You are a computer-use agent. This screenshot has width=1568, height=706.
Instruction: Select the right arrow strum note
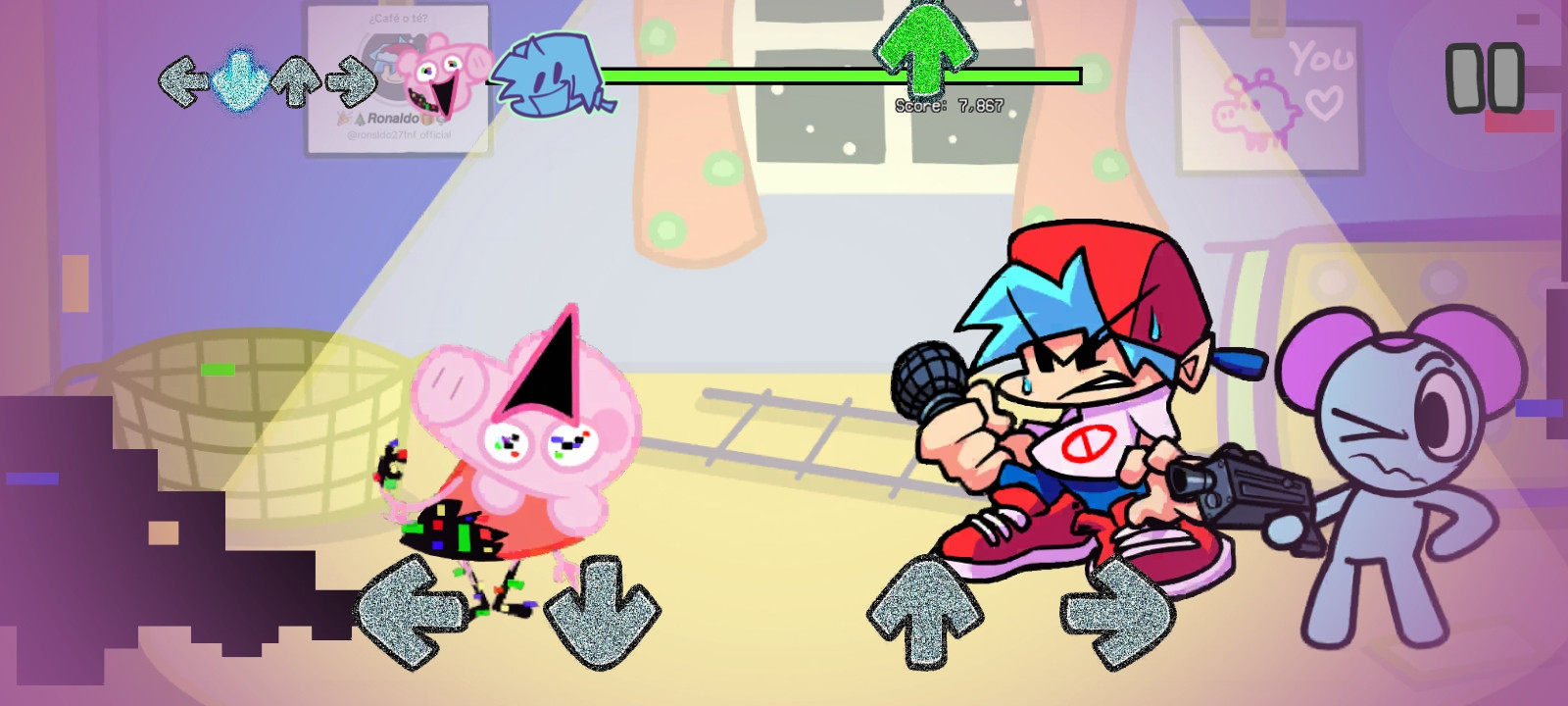coord(351,82)
